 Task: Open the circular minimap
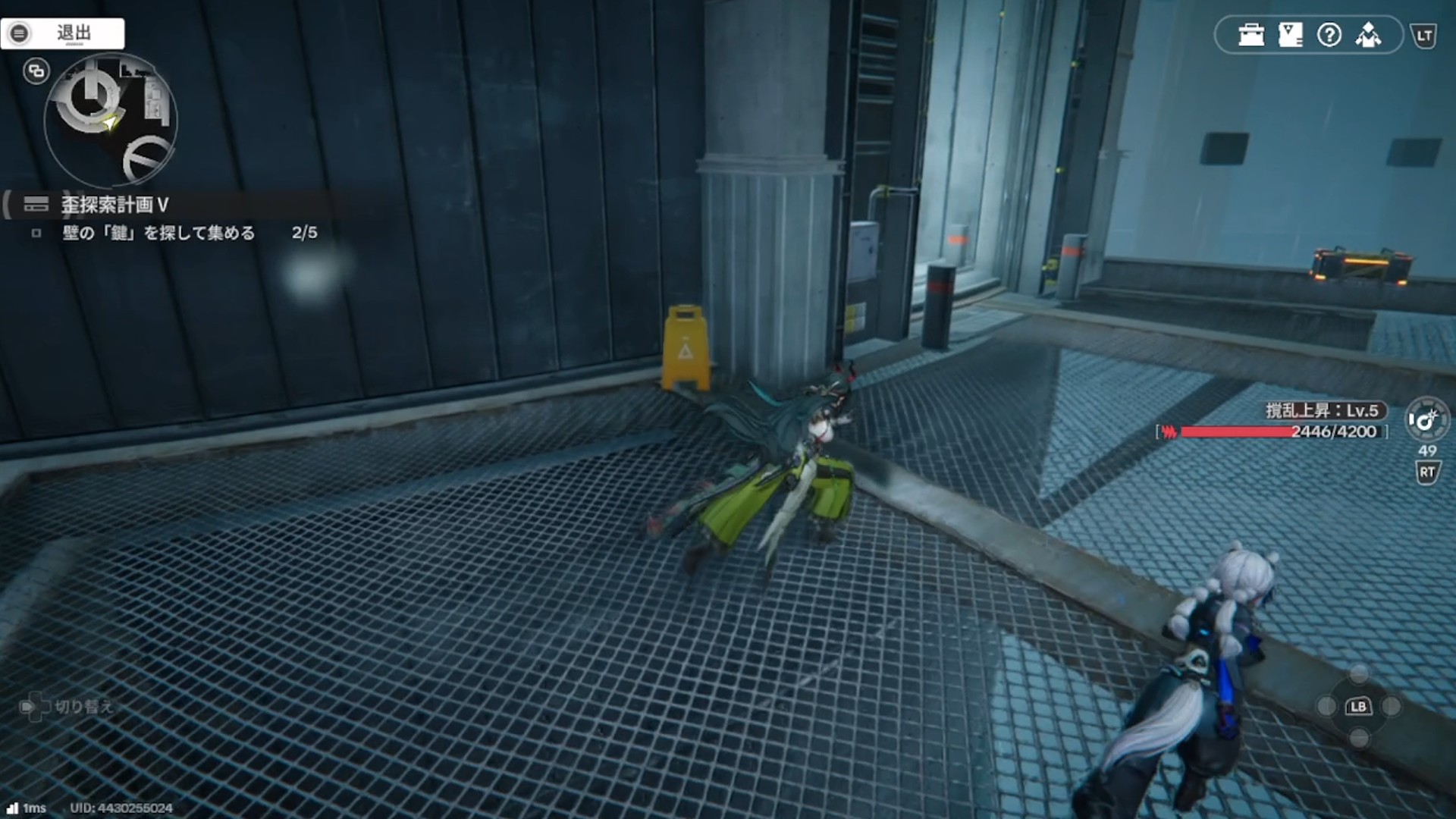tap(111, 120)
